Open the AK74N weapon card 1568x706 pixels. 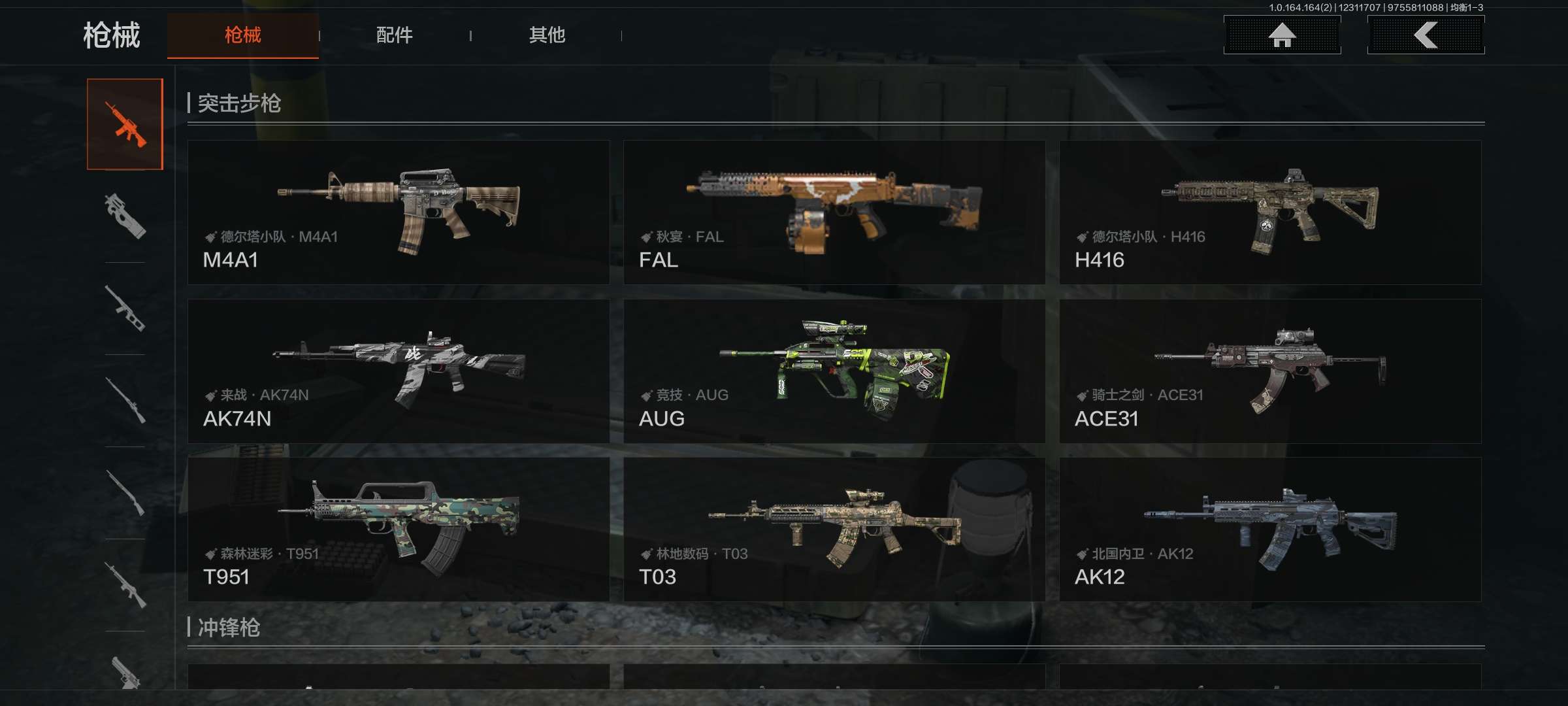tap(399, 371)
